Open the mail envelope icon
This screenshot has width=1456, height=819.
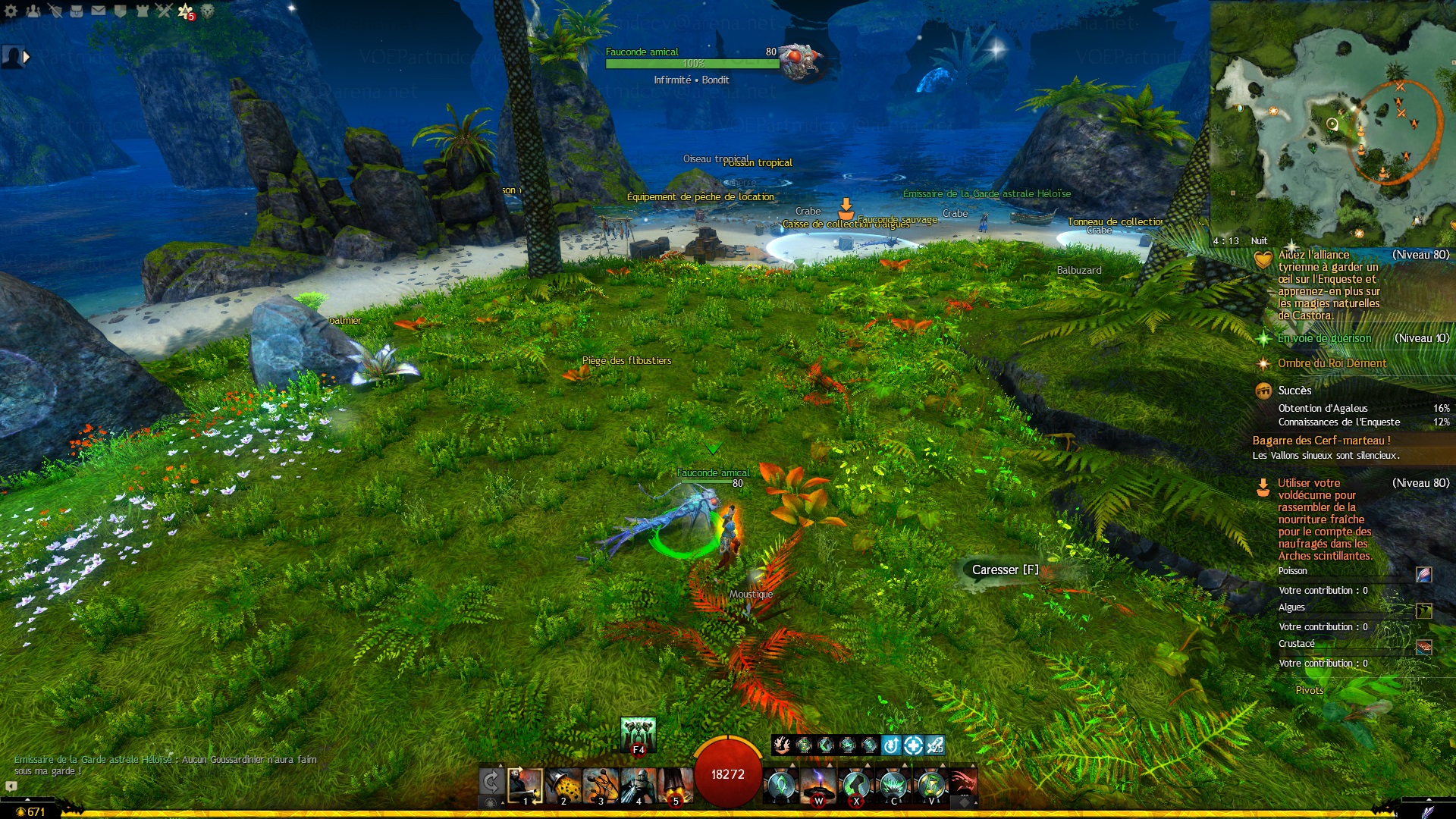point(99,11)
